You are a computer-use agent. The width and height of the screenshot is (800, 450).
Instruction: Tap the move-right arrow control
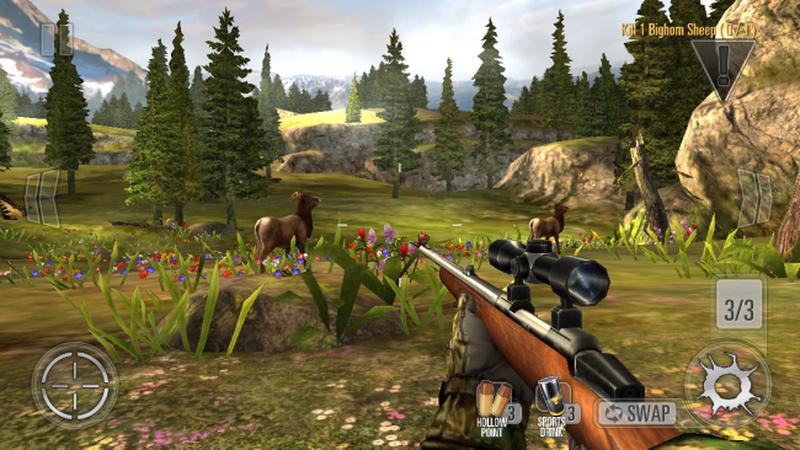pos(754,196)
